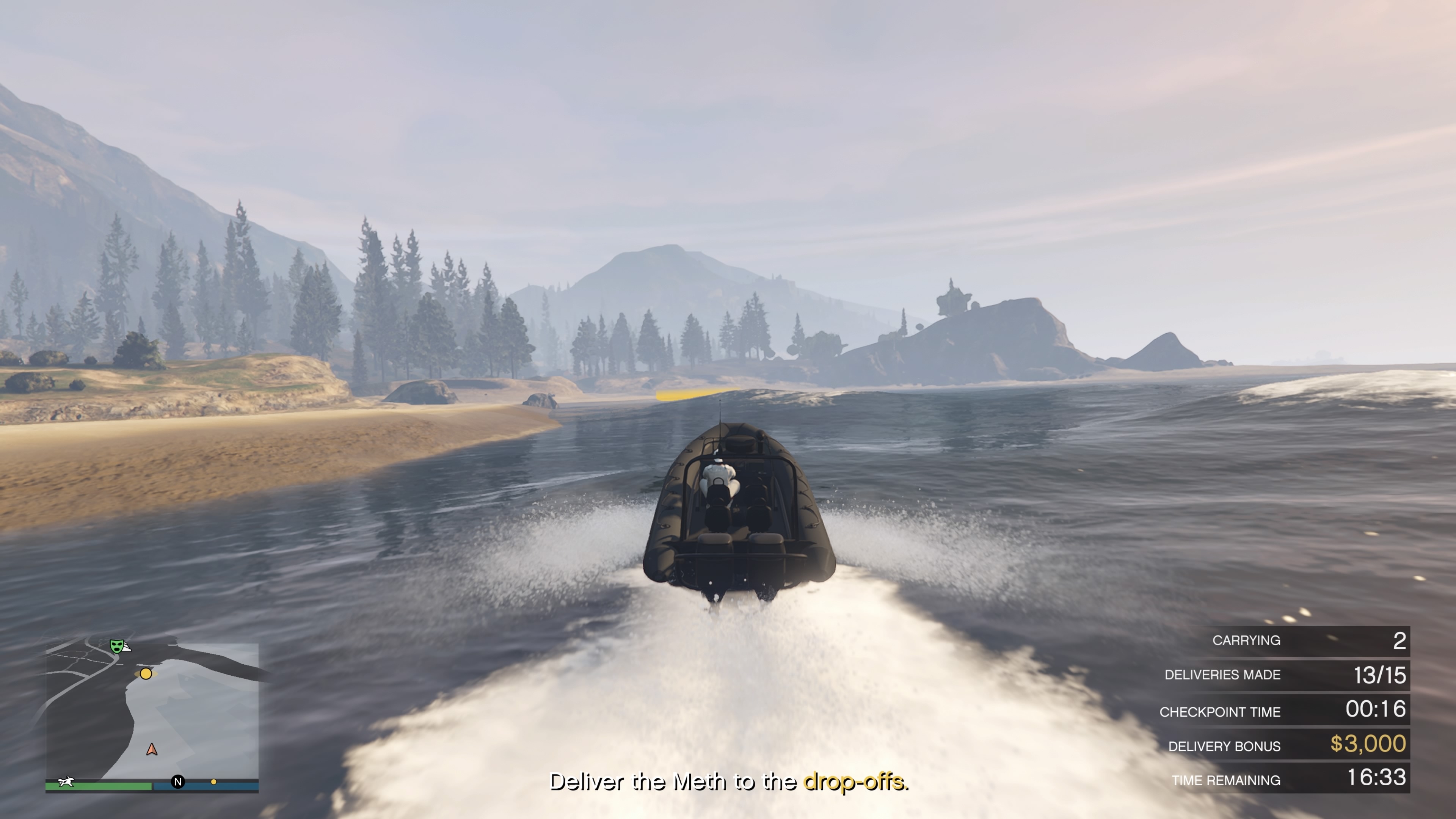Click the large yellow drop-off blip on the minimap
This screenshot has width=1456, height=819.
click(146, 673)
